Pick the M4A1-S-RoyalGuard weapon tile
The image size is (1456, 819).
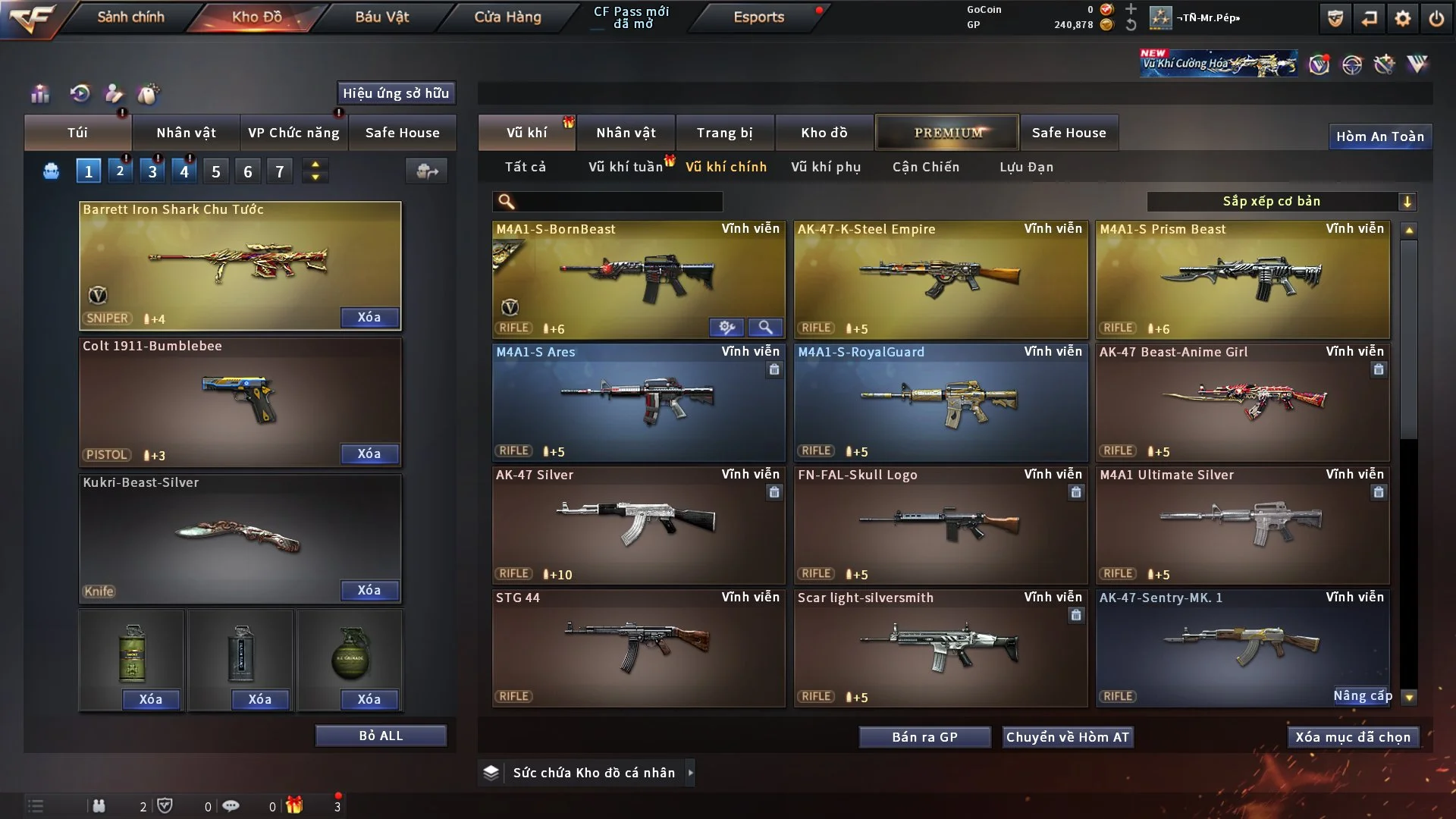pyautogui.click(x=940, y=402)
